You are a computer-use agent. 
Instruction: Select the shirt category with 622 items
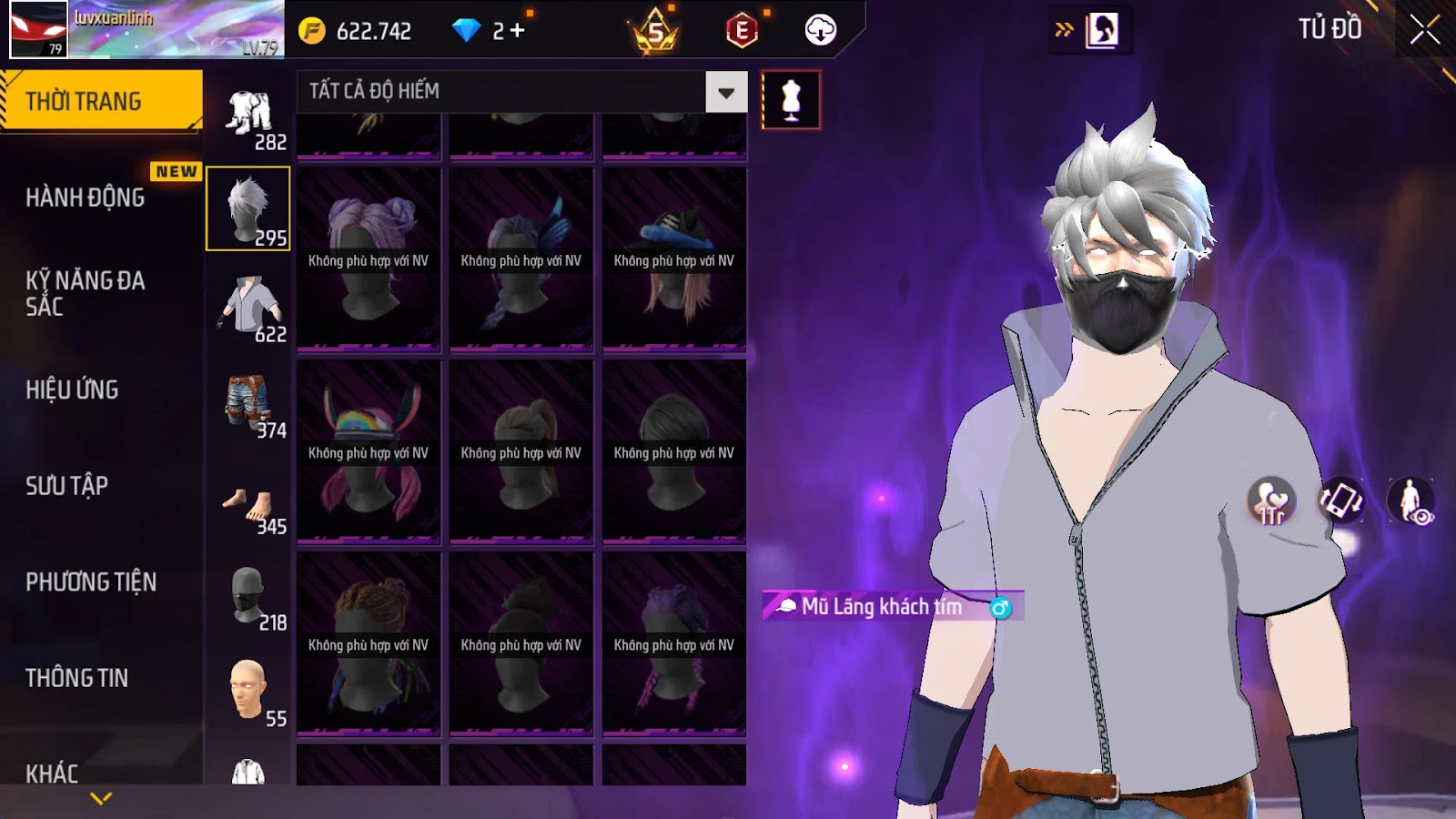(x=248, y=307)
